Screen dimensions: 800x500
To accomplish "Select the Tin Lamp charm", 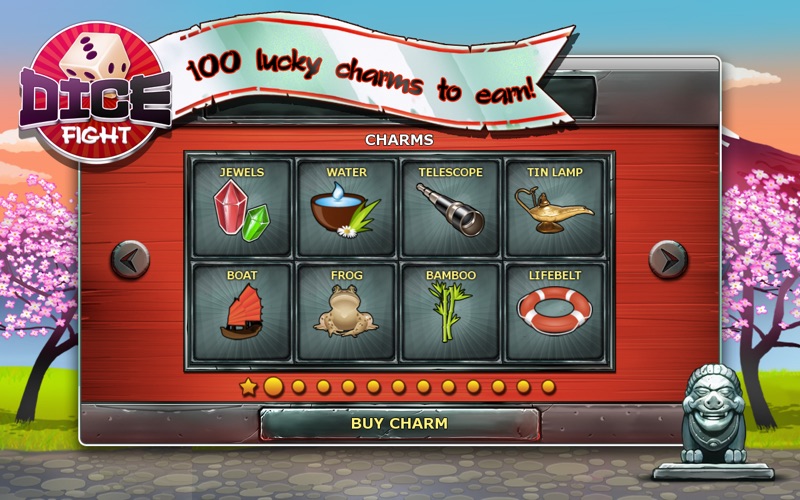I will coord(555,207).
